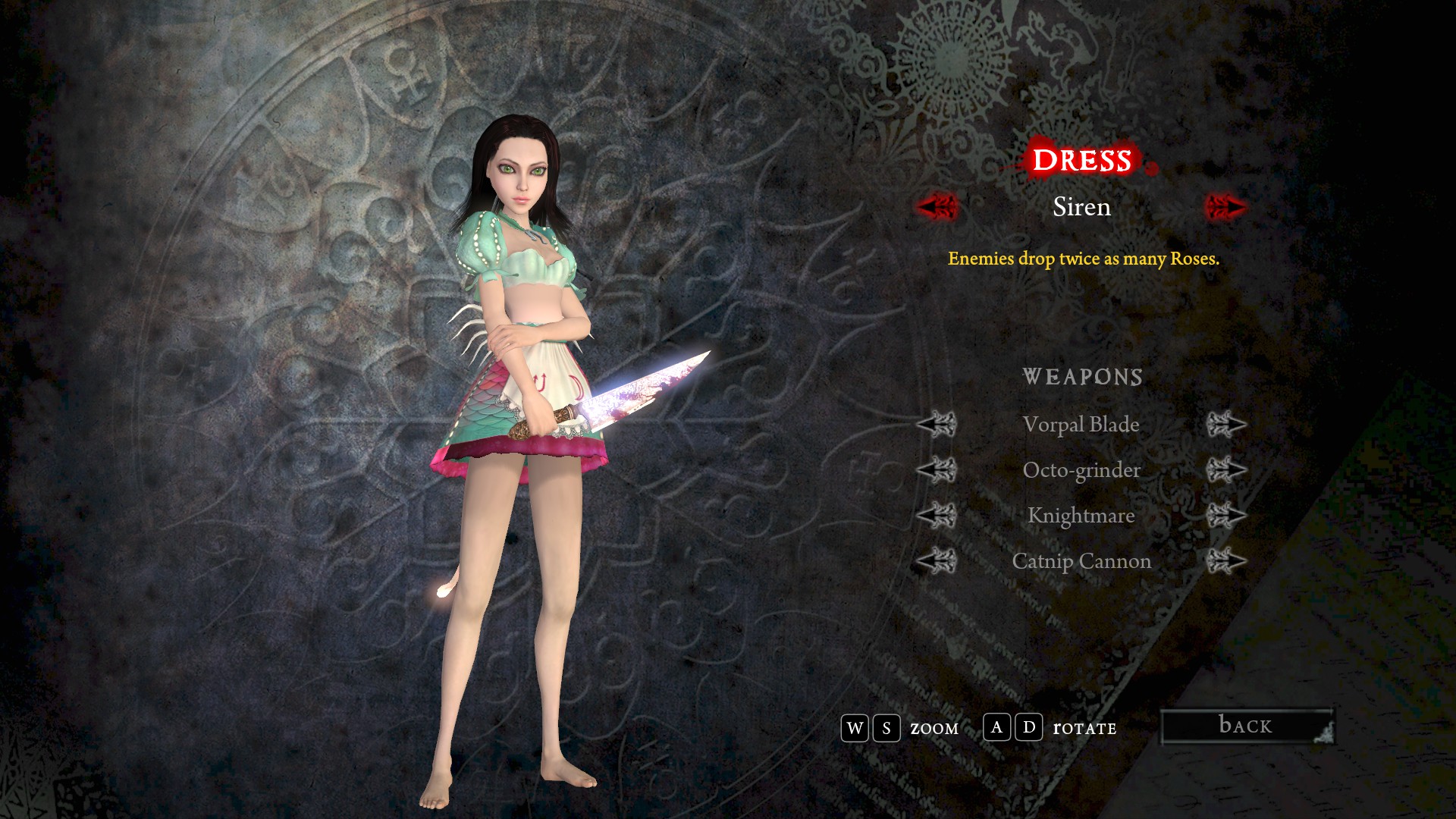Select the previous Vorpal Blade skin
The width and height of the screenshot is (1456, 819).
tap(937, 425)
